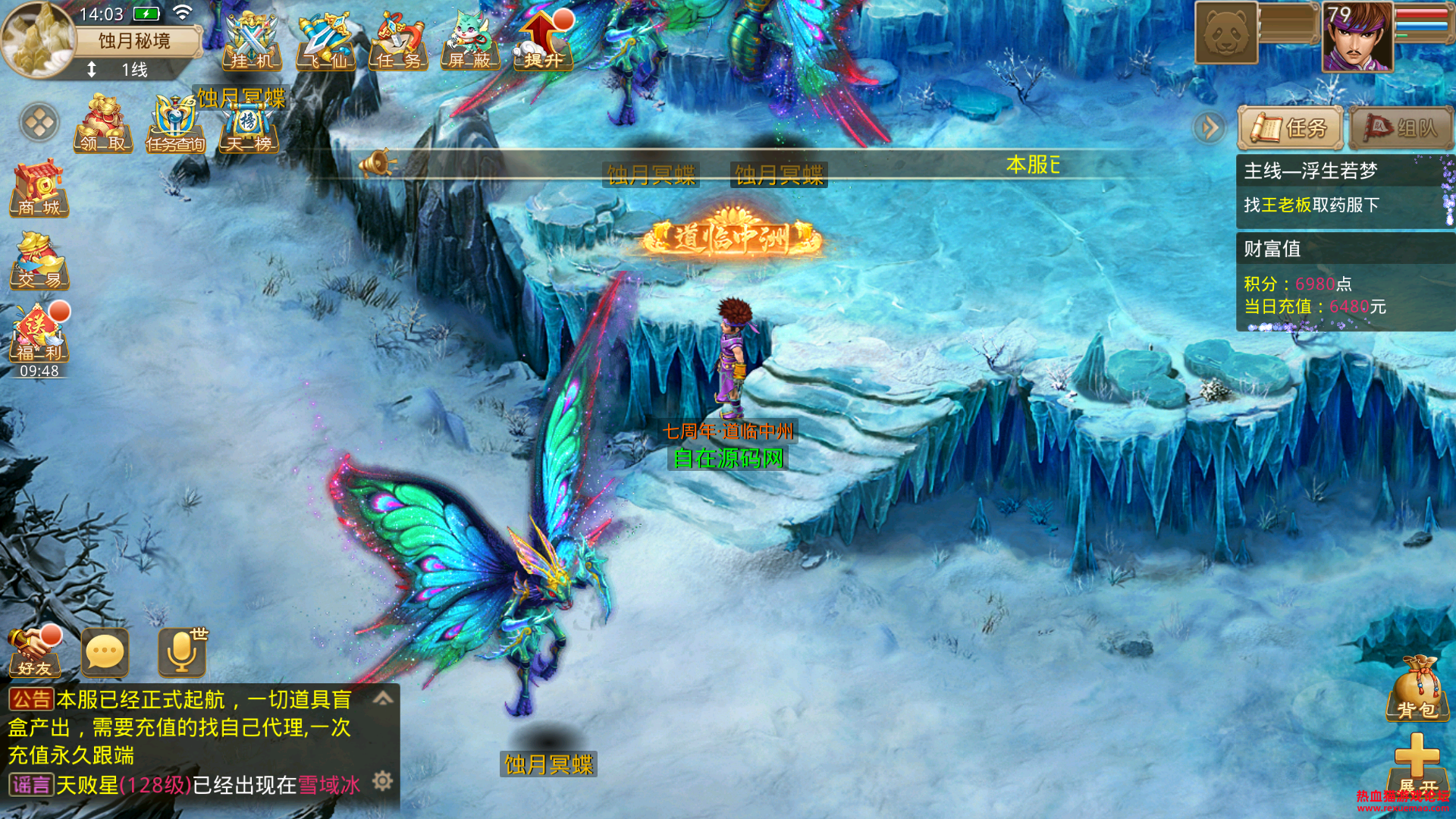This screenshot has height=819, width=1456.
Task: Open the 天榜 ranking icon
Action: [x=249, y=124]
